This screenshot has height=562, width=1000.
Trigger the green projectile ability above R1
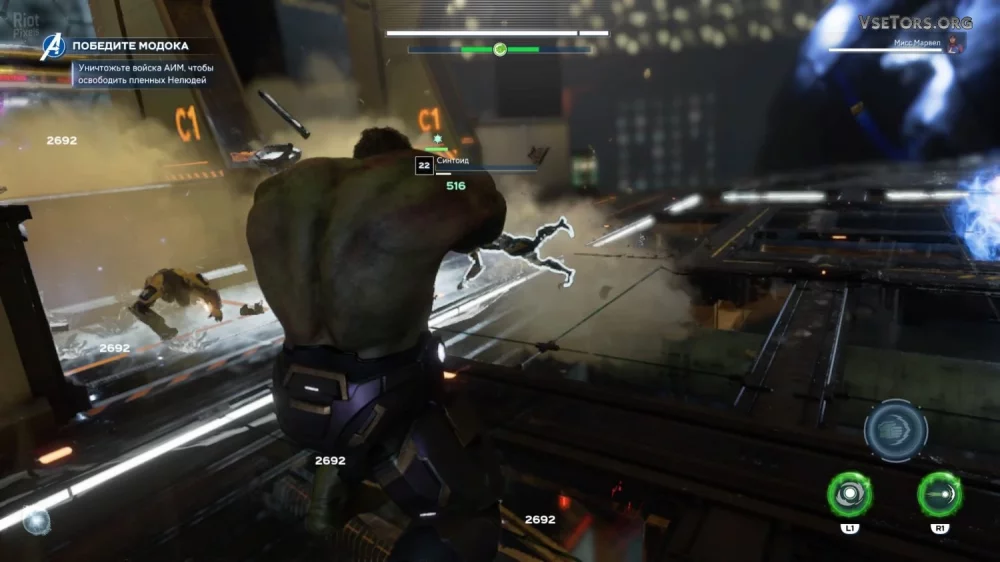click(x=939, y=494)
